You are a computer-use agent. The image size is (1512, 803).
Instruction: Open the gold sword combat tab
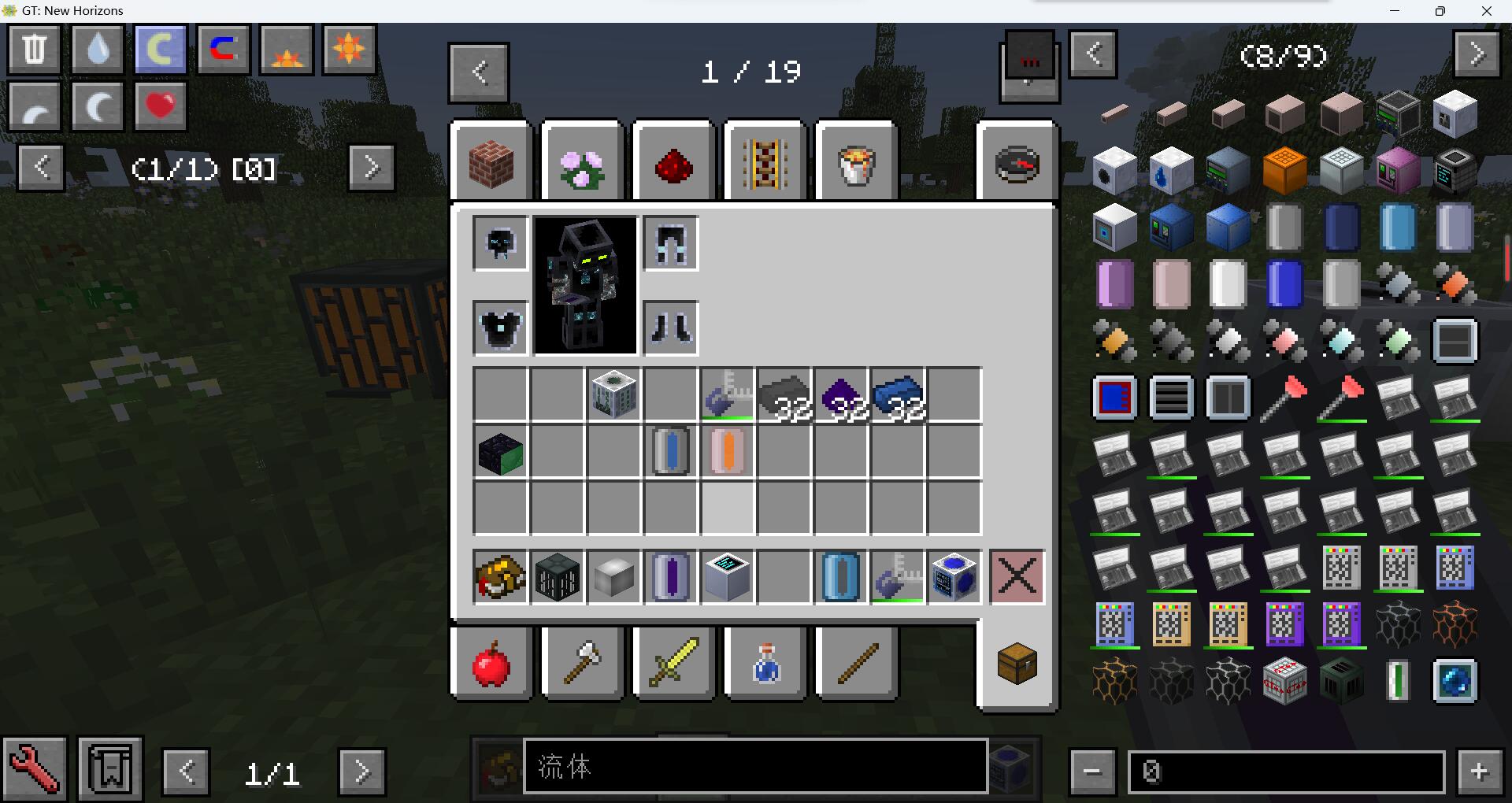[673, 663]
